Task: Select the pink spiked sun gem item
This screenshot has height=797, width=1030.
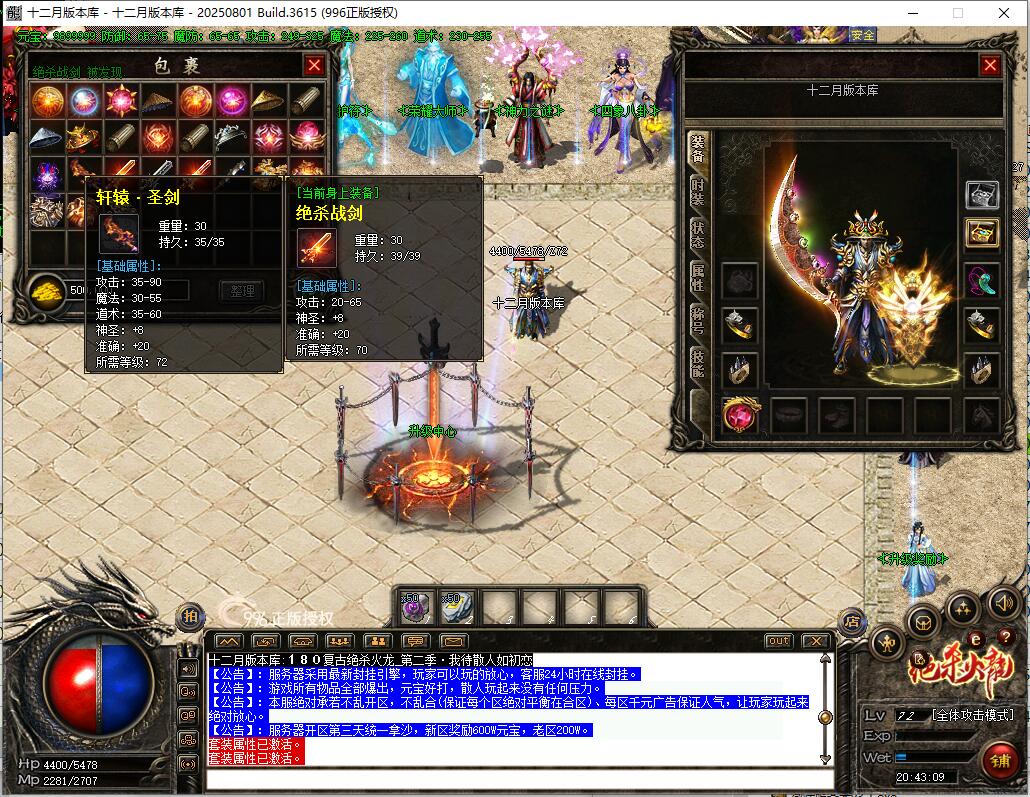Action: click(x=121, y=101)
